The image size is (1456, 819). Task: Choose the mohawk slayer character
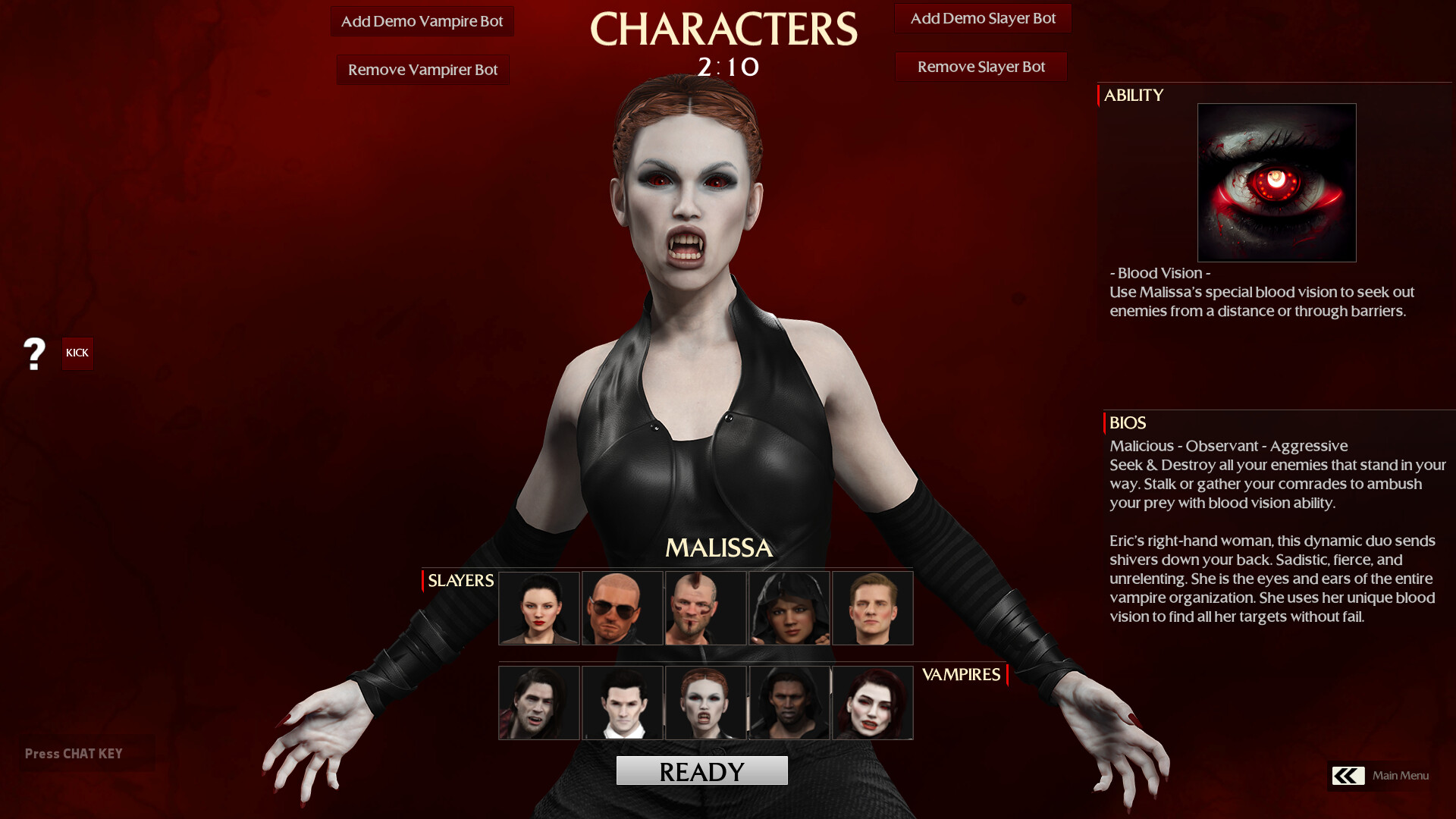click(x=705, y=607)
